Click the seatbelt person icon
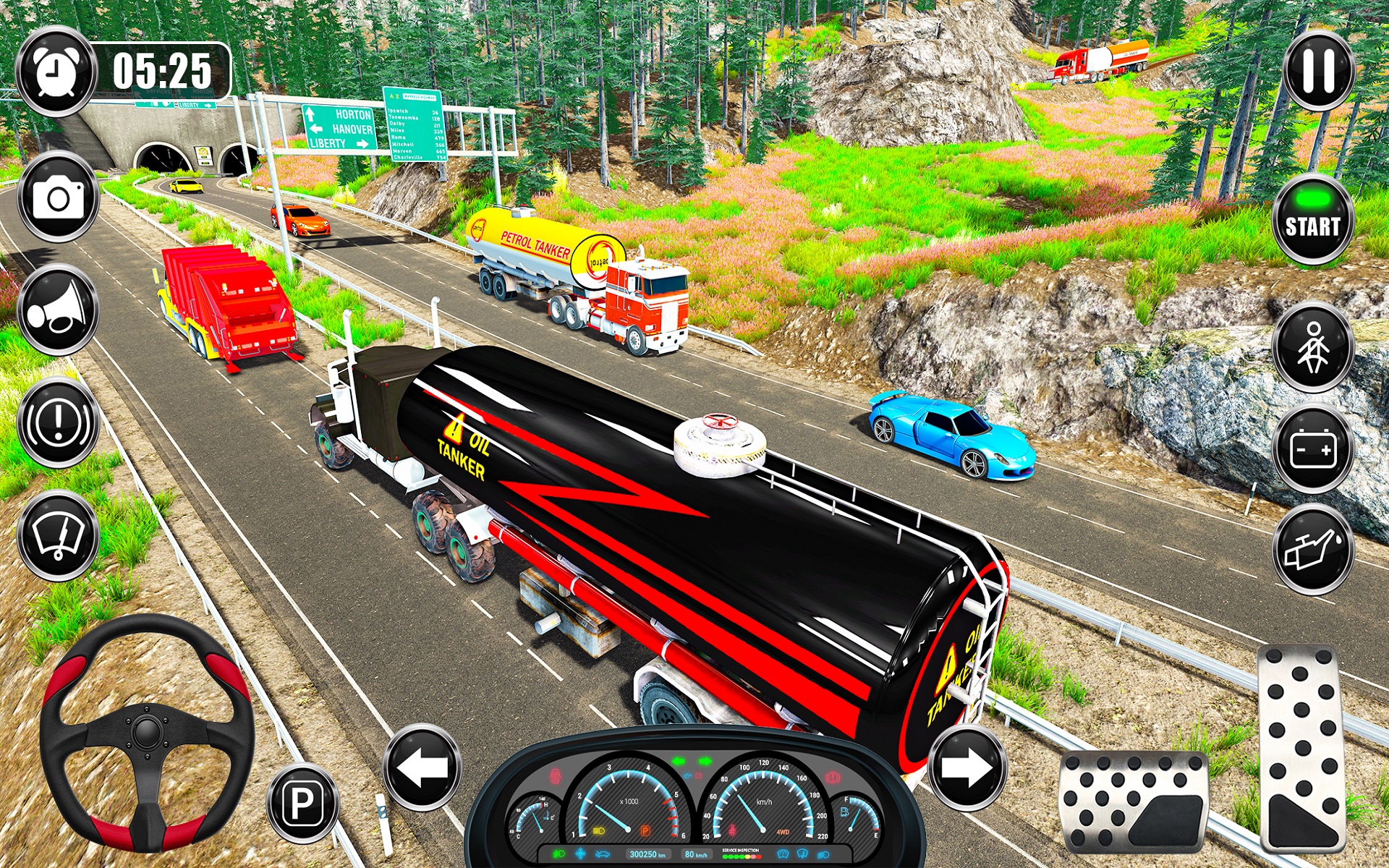Screen dimensions: 1389x868 coord(1312,347)
